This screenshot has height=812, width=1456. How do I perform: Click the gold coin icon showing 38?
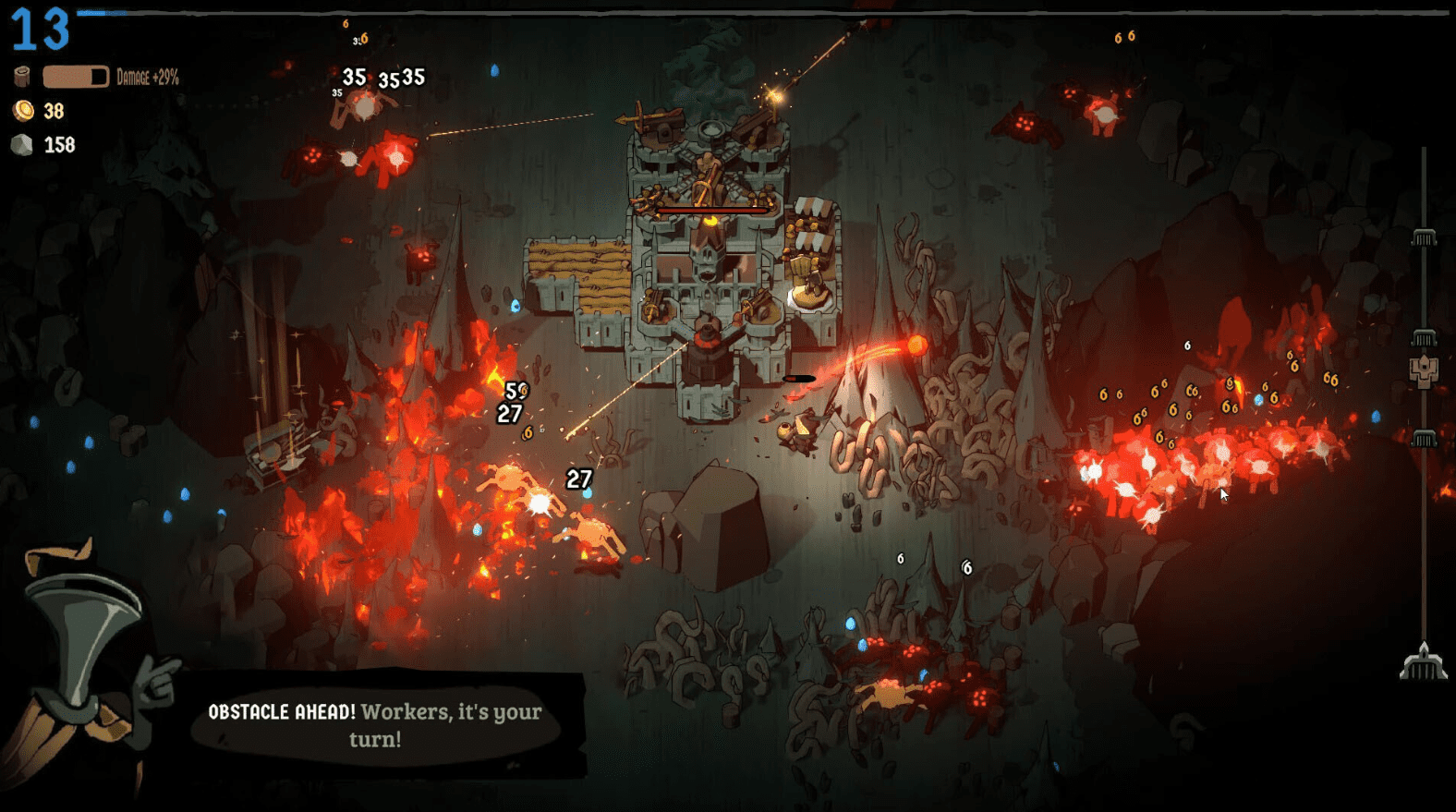pyautogui.click(x=23, y=112)
